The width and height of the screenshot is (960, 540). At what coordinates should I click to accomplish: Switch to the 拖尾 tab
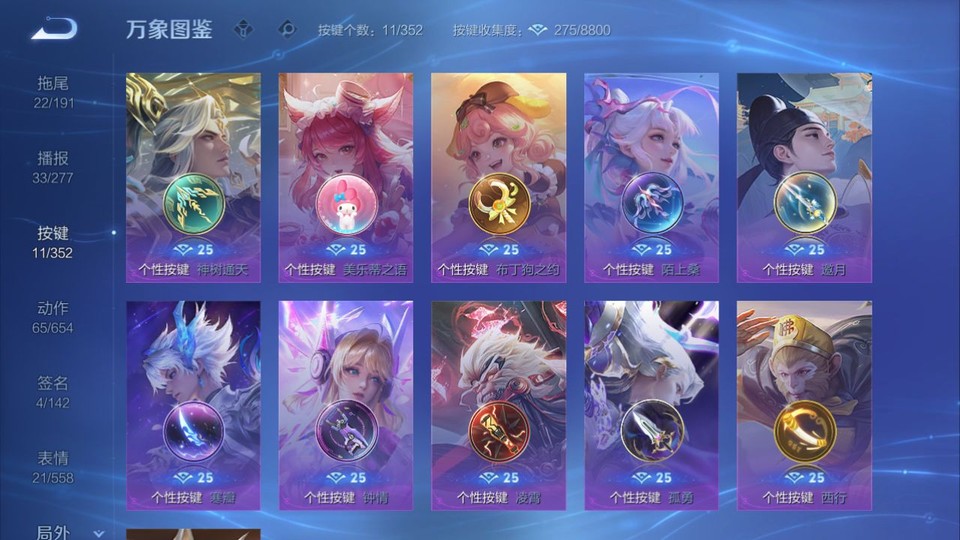coord(54,92)
